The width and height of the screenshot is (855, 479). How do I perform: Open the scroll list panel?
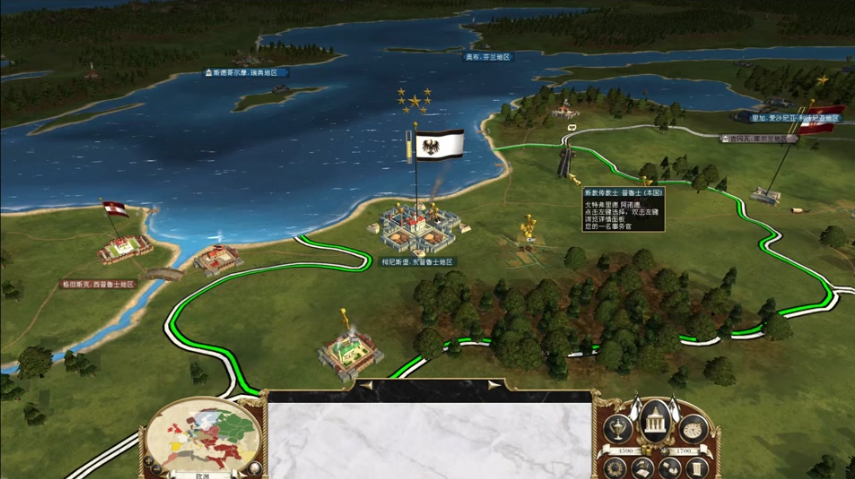click(x=696, y=467)
